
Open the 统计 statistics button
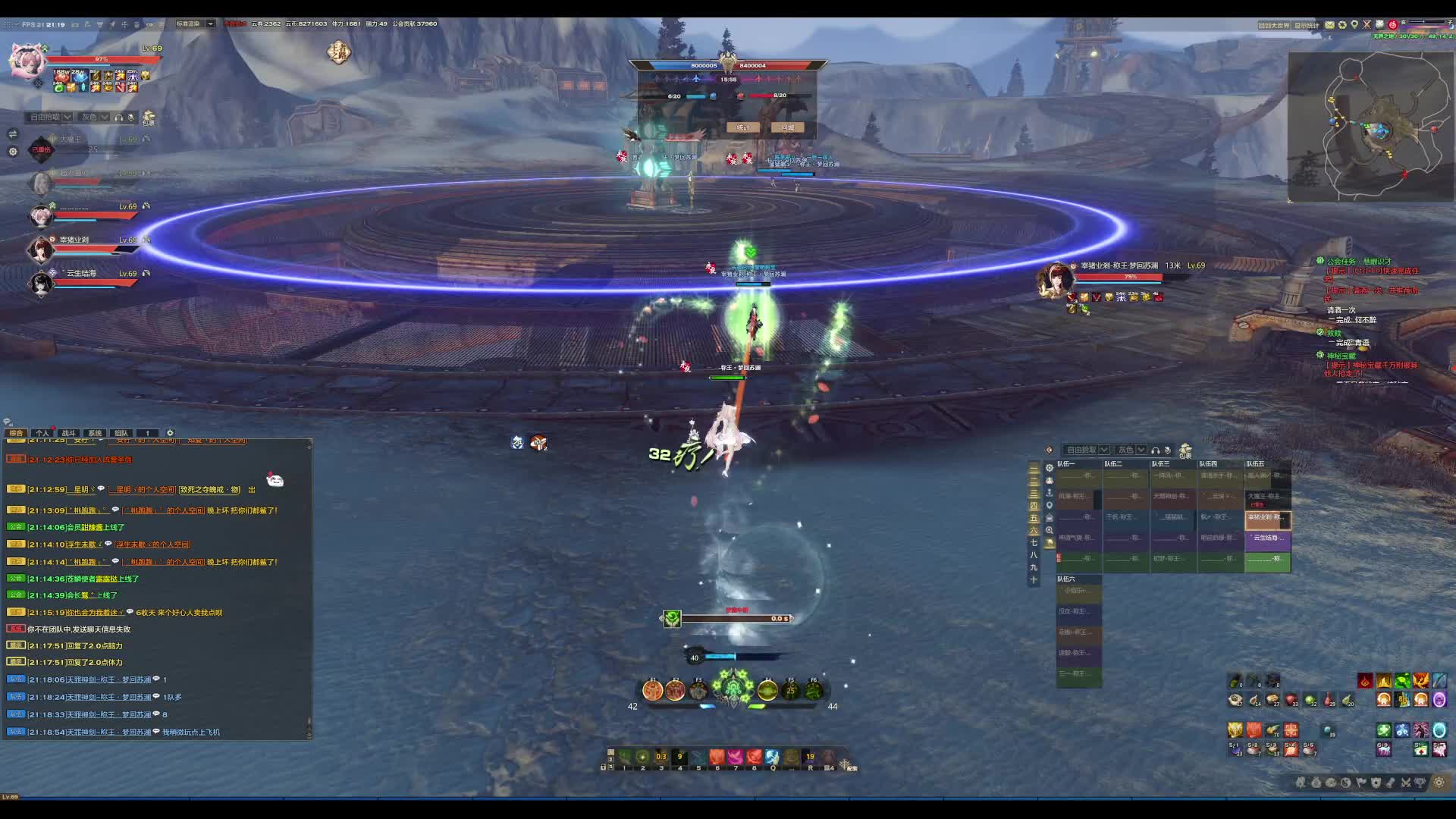click(x=742, y=127)
